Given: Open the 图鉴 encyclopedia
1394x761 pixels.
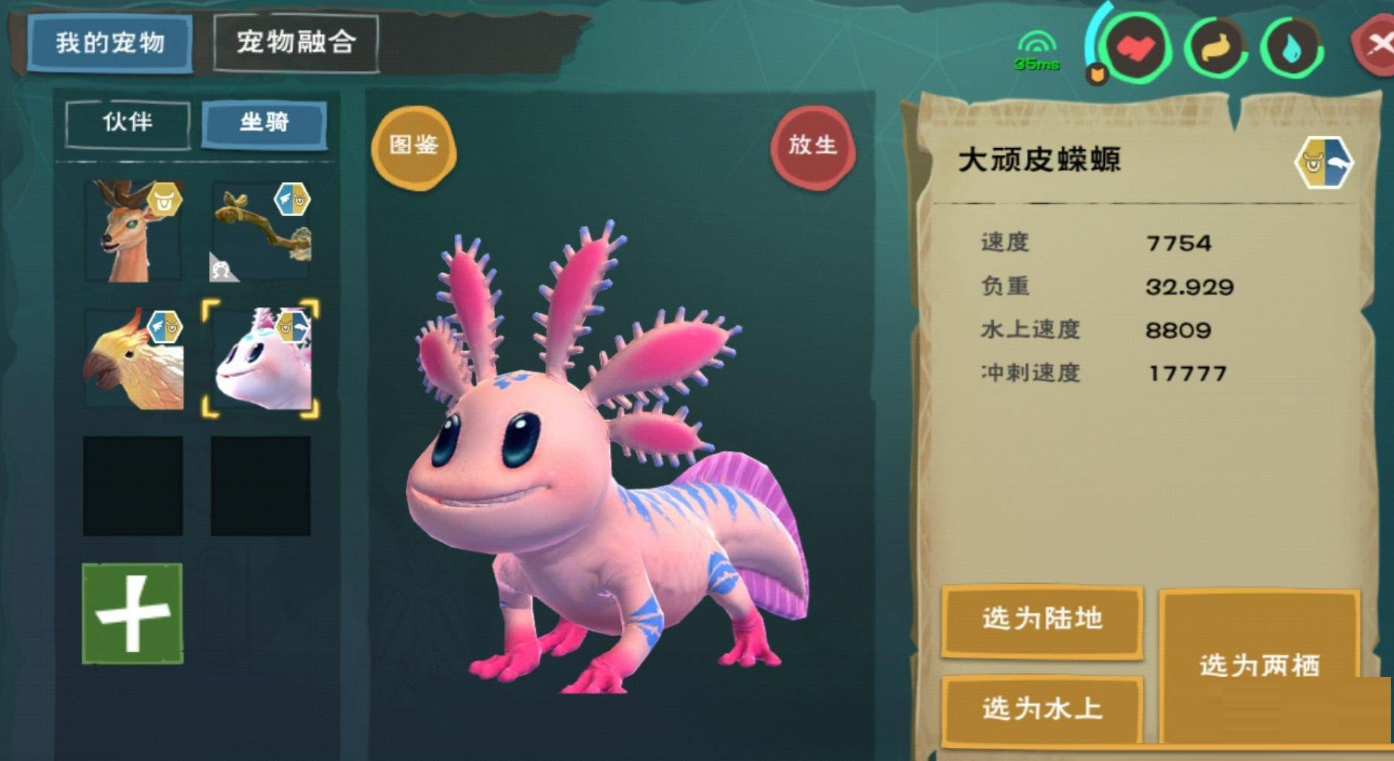Looking at the screenshot, I should pos(414,147).
